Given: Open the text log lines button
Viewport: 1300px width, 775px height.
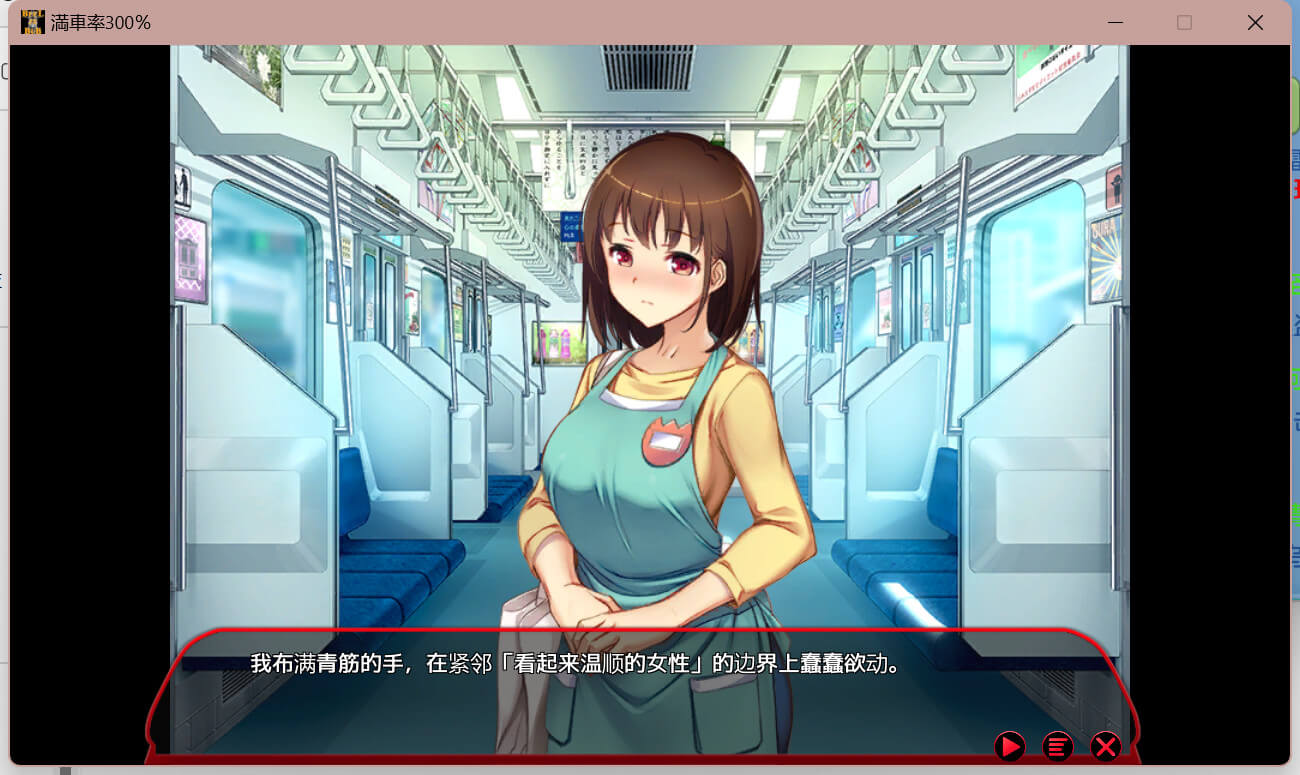Looking at the screenshot, I should click(1057, 746).
